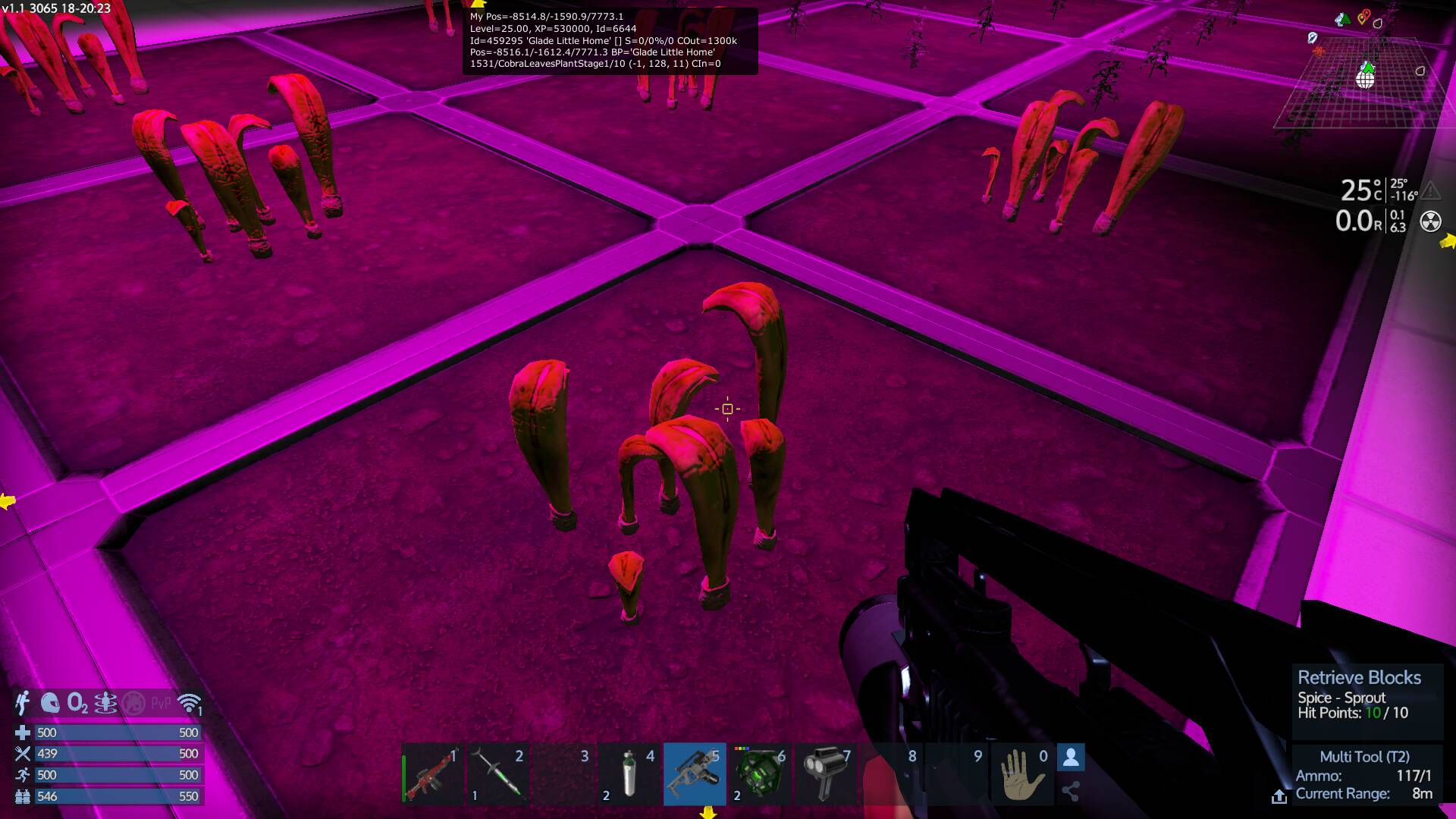1456x819 pixels.
Task: Select the Multi Tool in slot 5
Action: (x=694, y=774)
